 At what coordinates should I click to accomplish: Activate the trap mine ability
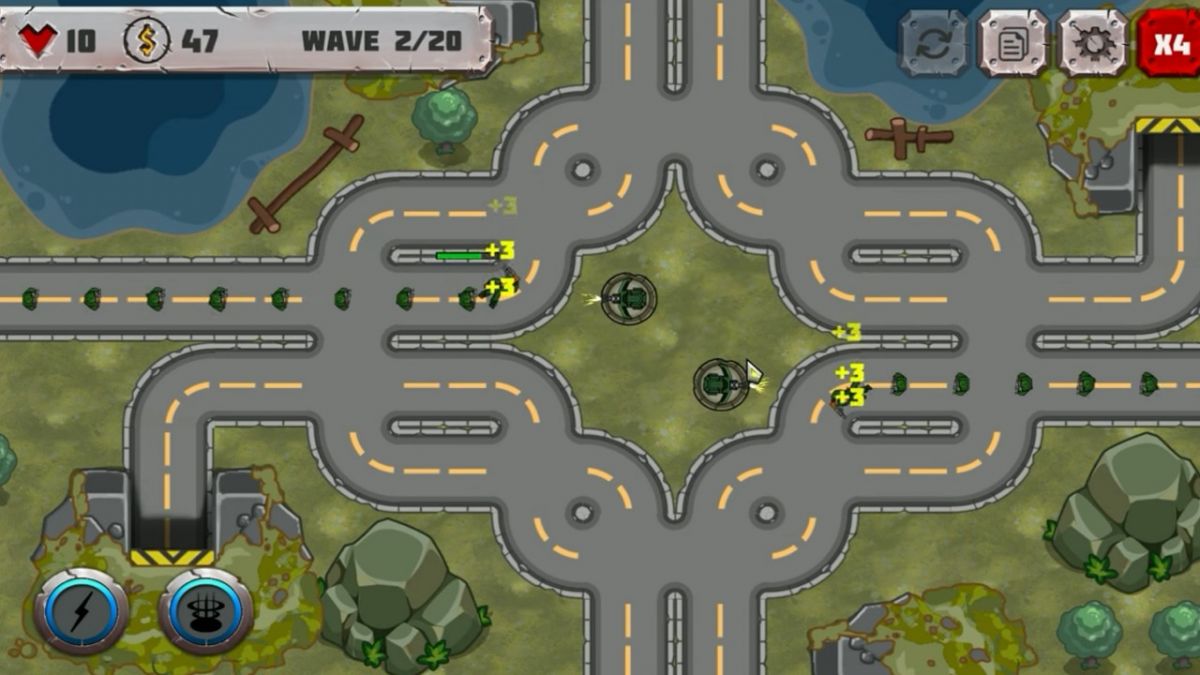tap(205, 612)
